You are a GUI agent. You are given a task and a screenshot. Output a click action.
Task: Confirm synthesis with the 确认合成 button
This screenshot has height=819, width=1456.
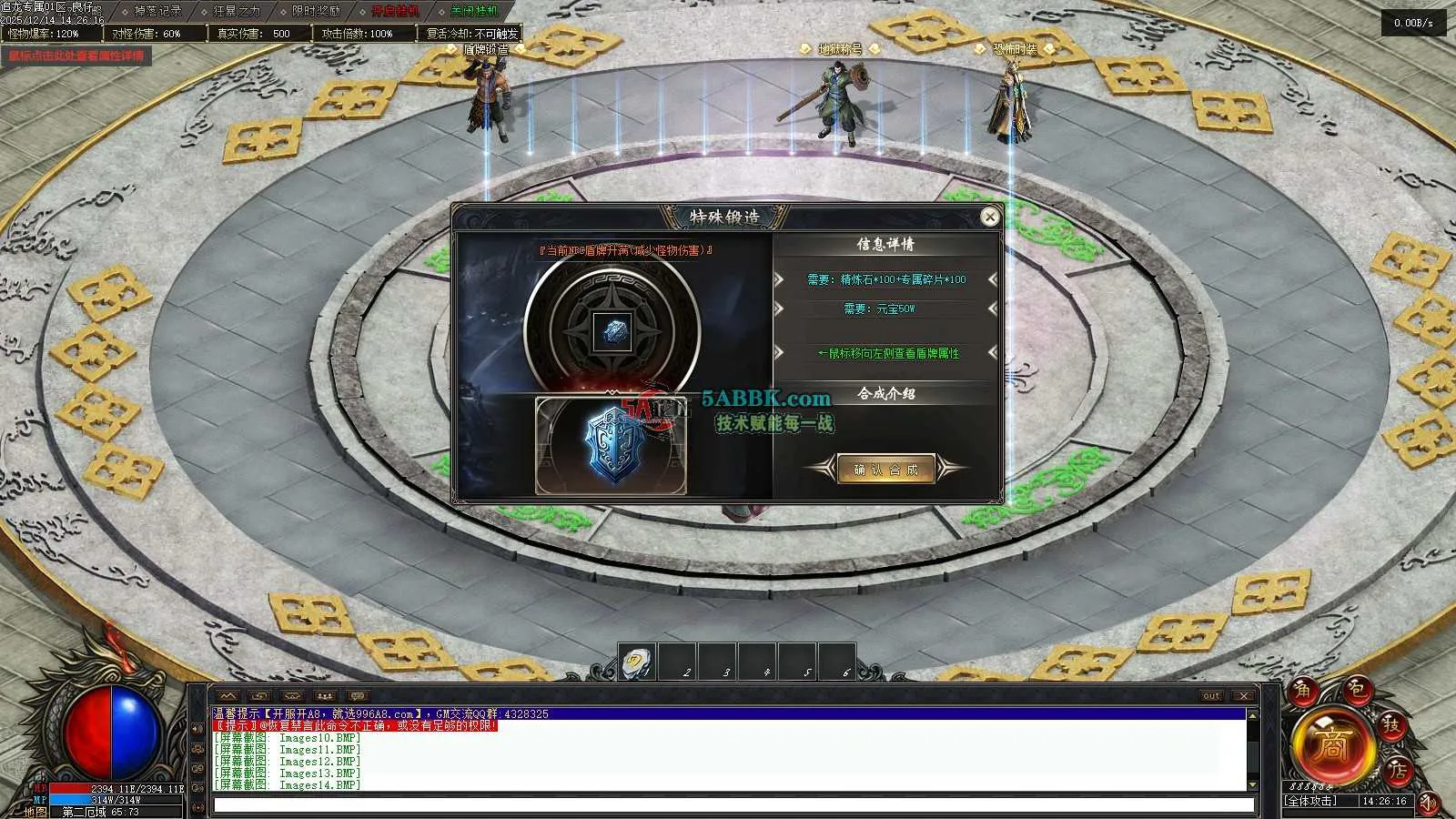click(885, 470)
